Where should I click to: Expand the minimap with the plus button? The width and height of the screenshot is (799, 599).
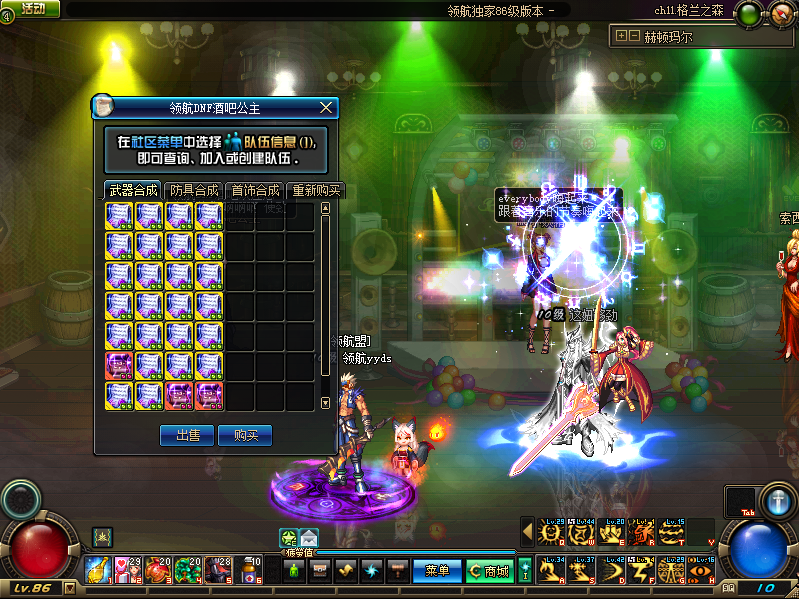[x=621, y=35]
